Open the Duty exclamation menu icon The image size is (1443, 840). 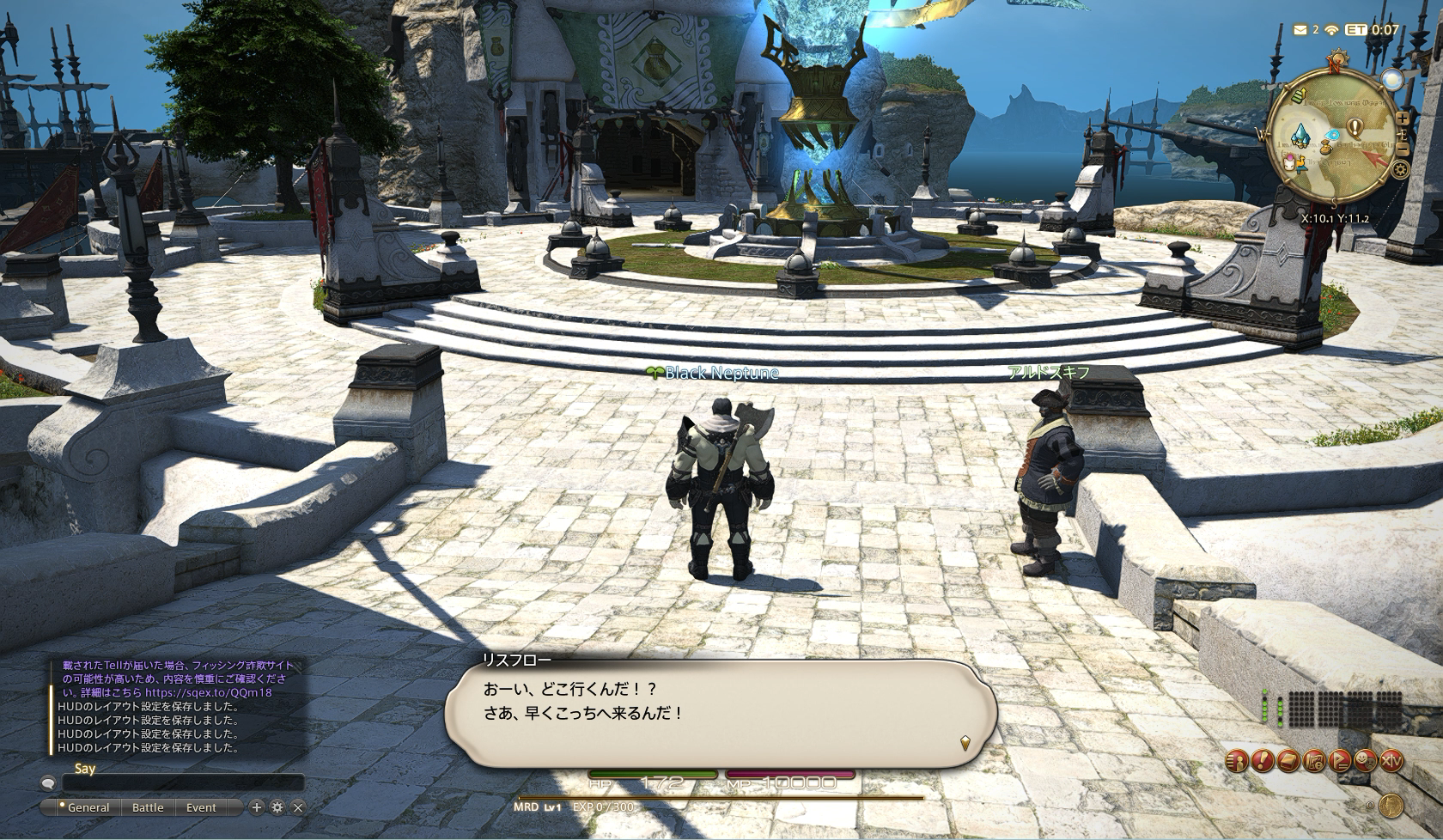click(x=1261, y=760)
